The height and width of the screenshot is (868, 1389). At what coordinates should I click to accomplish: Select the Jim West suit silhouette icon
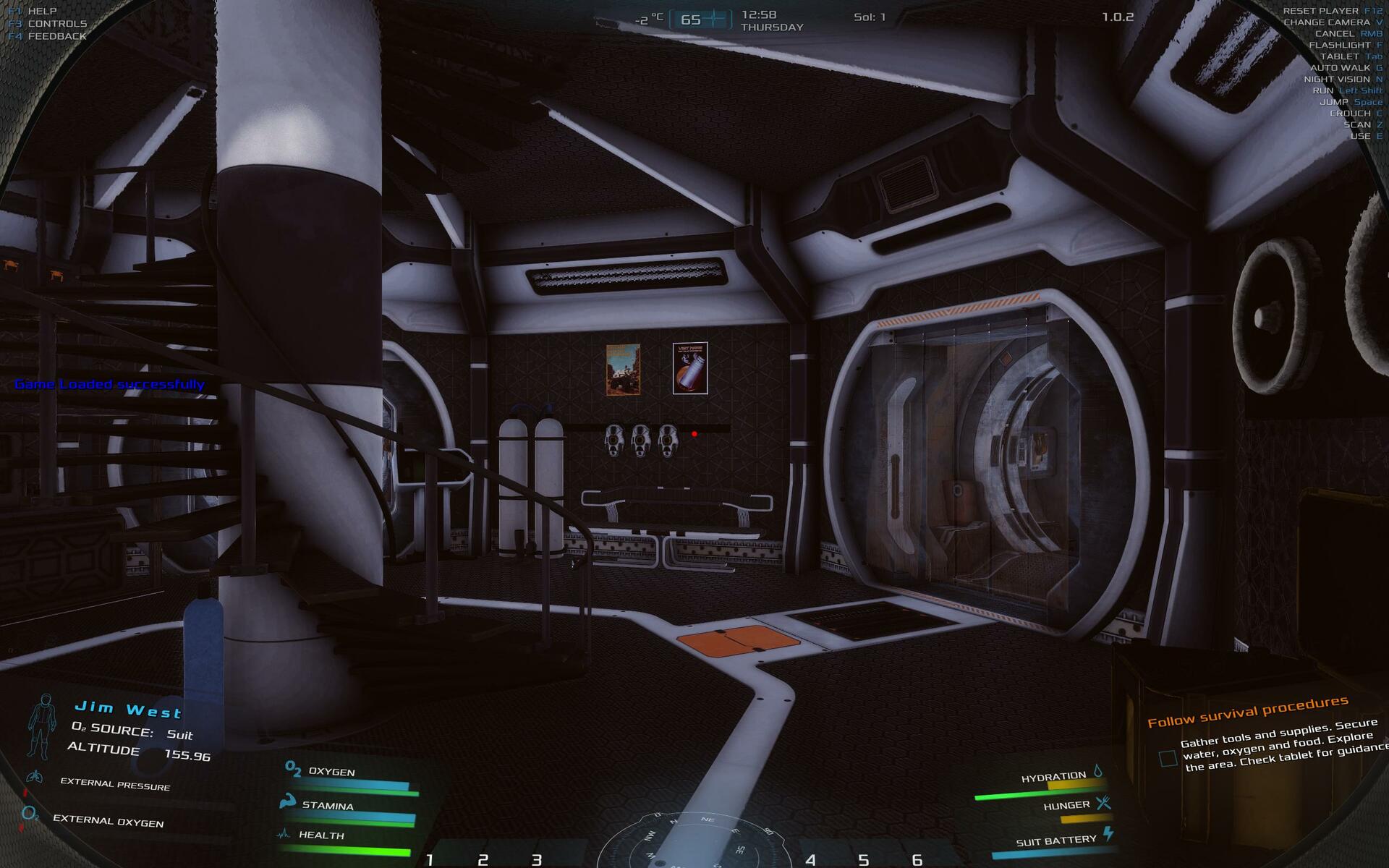pos(41,726)
